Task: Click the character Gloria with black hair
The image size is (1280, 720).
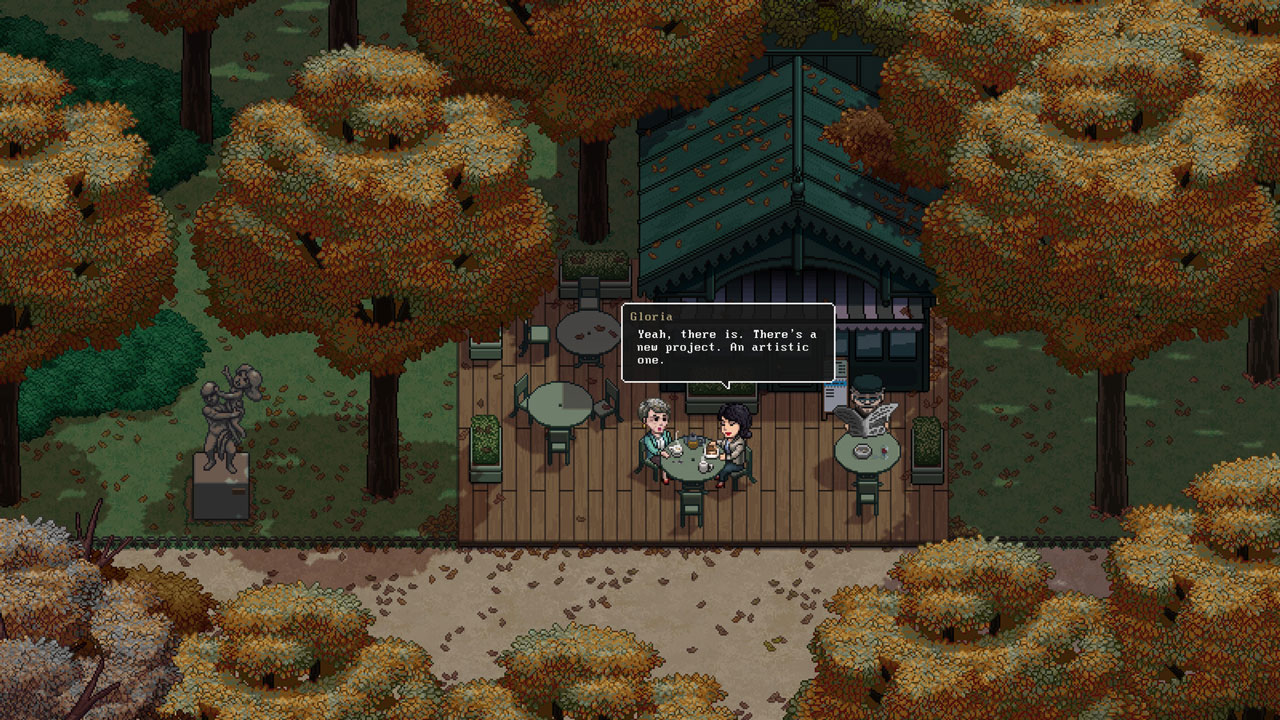Action: point(734,430)
